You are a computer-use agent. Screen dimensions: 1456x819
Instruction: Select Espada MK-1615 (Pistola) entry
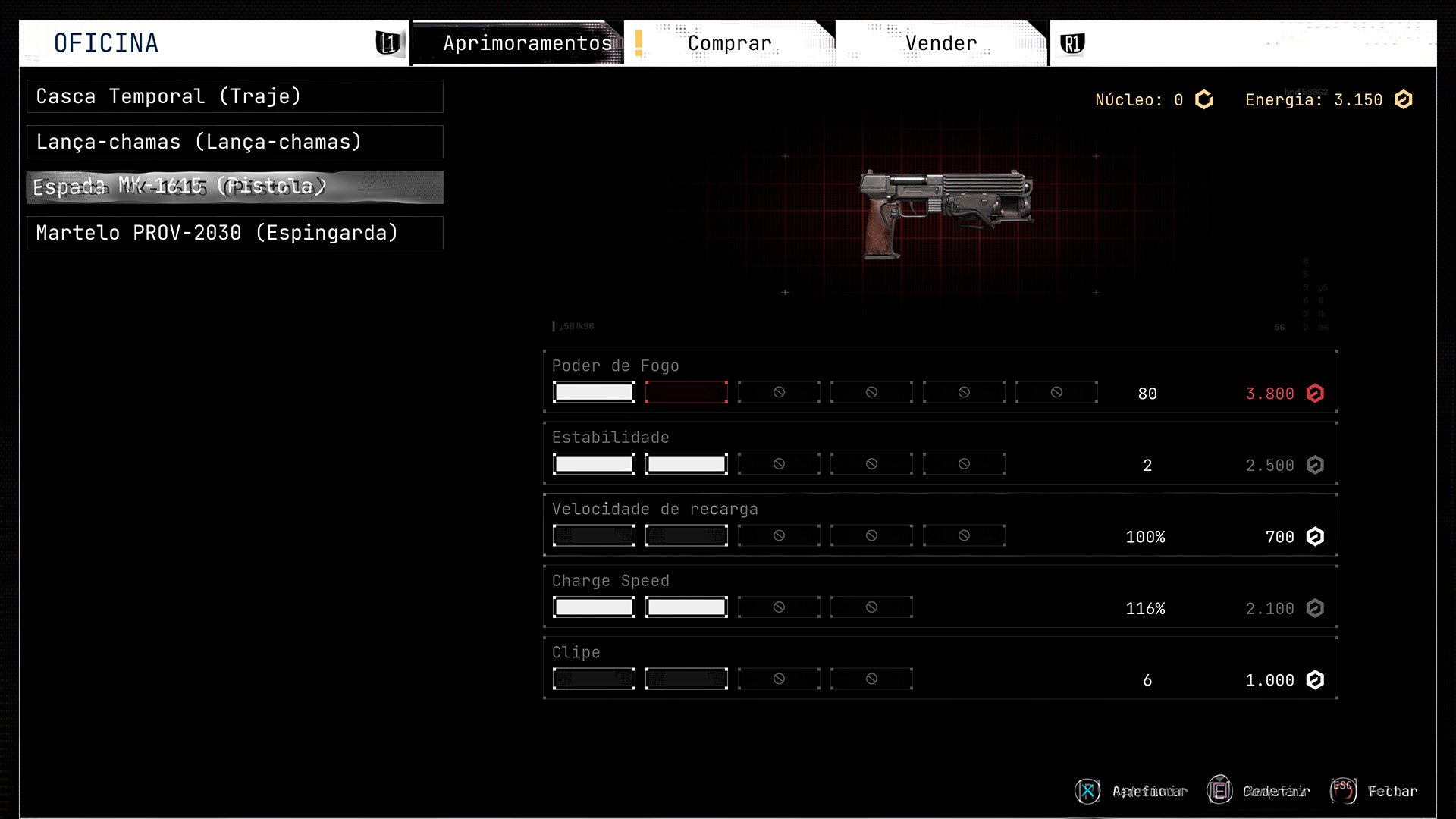tap(234, 187)
